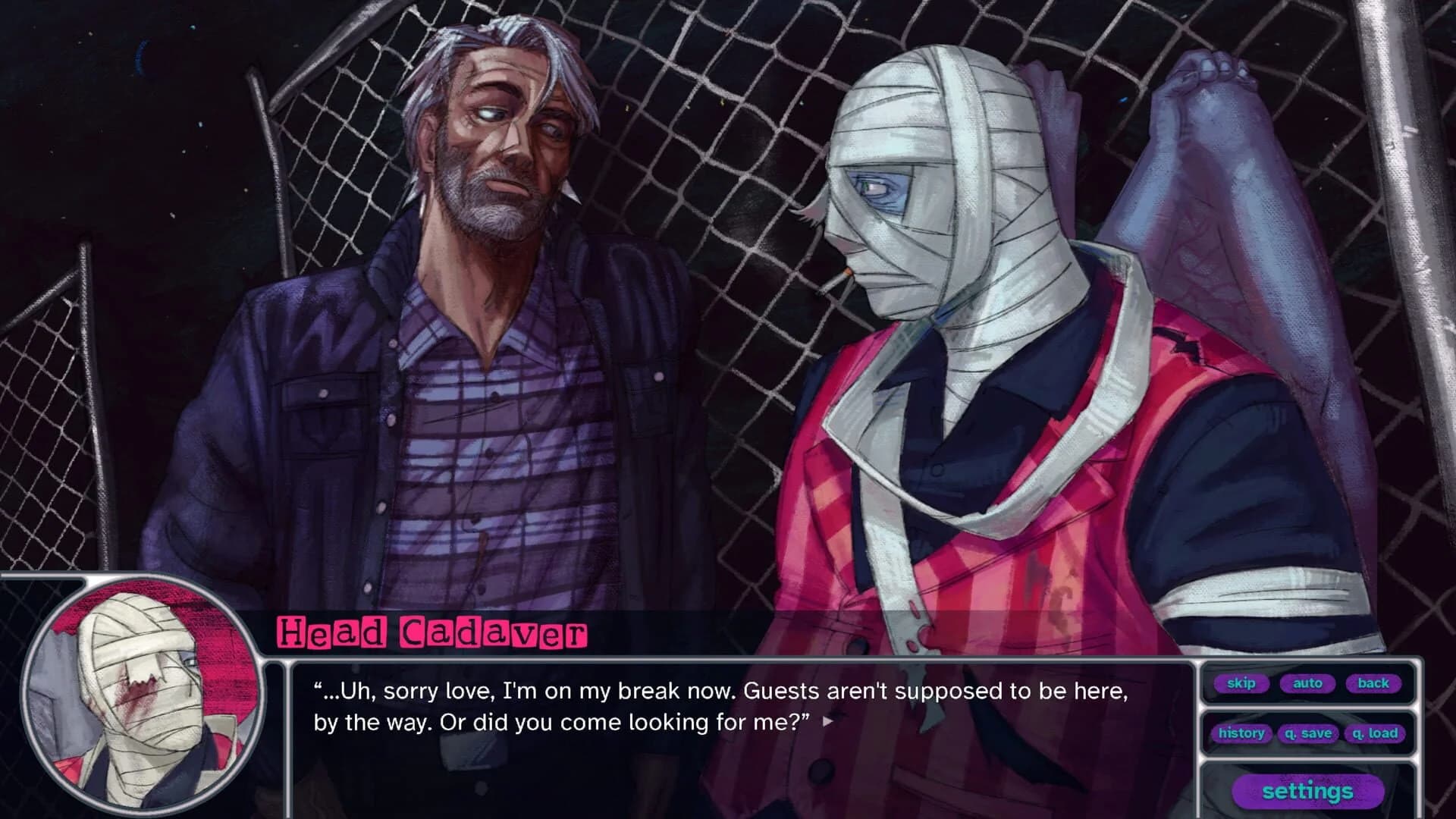
Task: Click the Skip button
Action: (1241, 683)
